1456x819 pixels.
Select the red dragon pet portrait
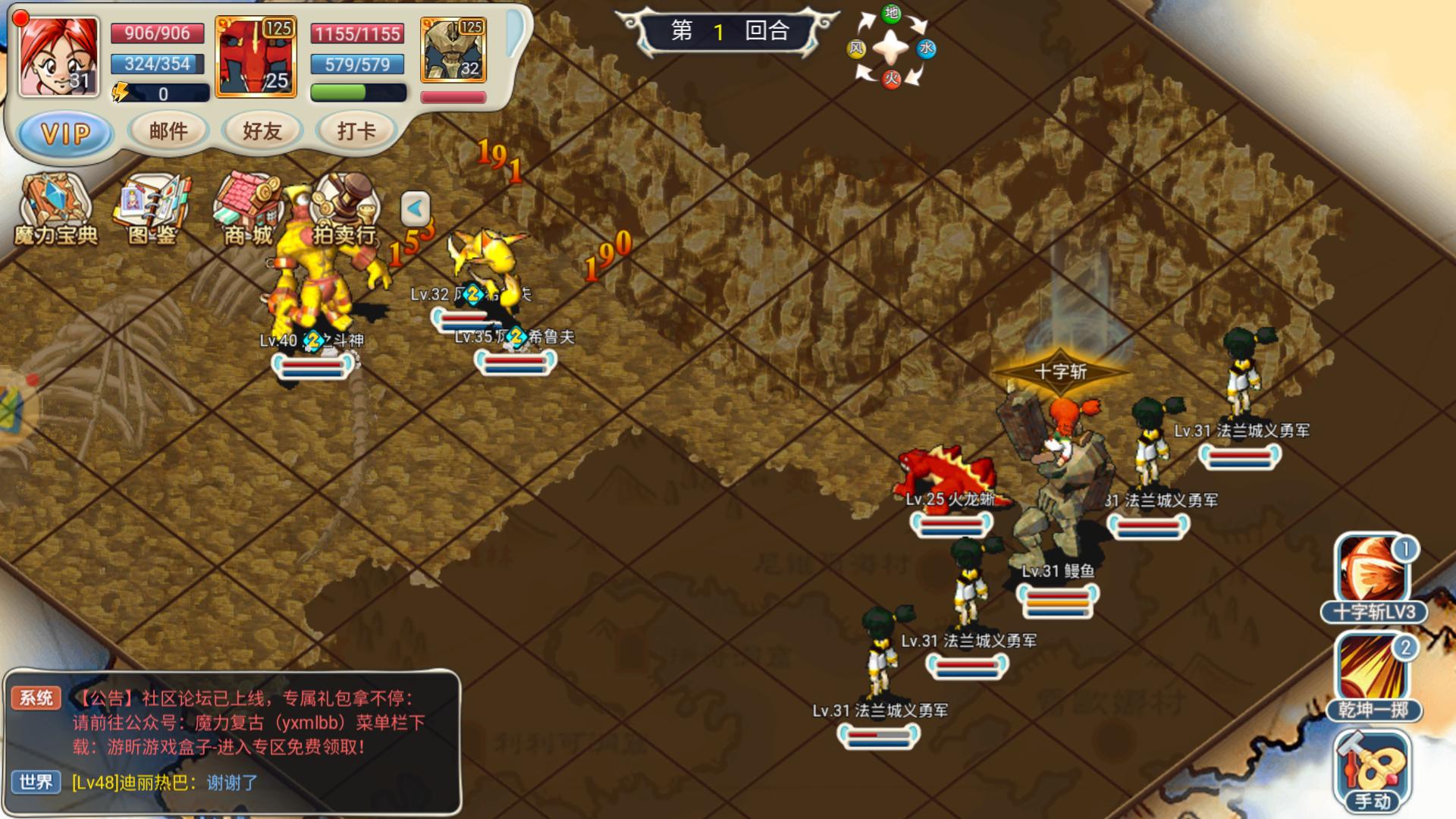256,57
